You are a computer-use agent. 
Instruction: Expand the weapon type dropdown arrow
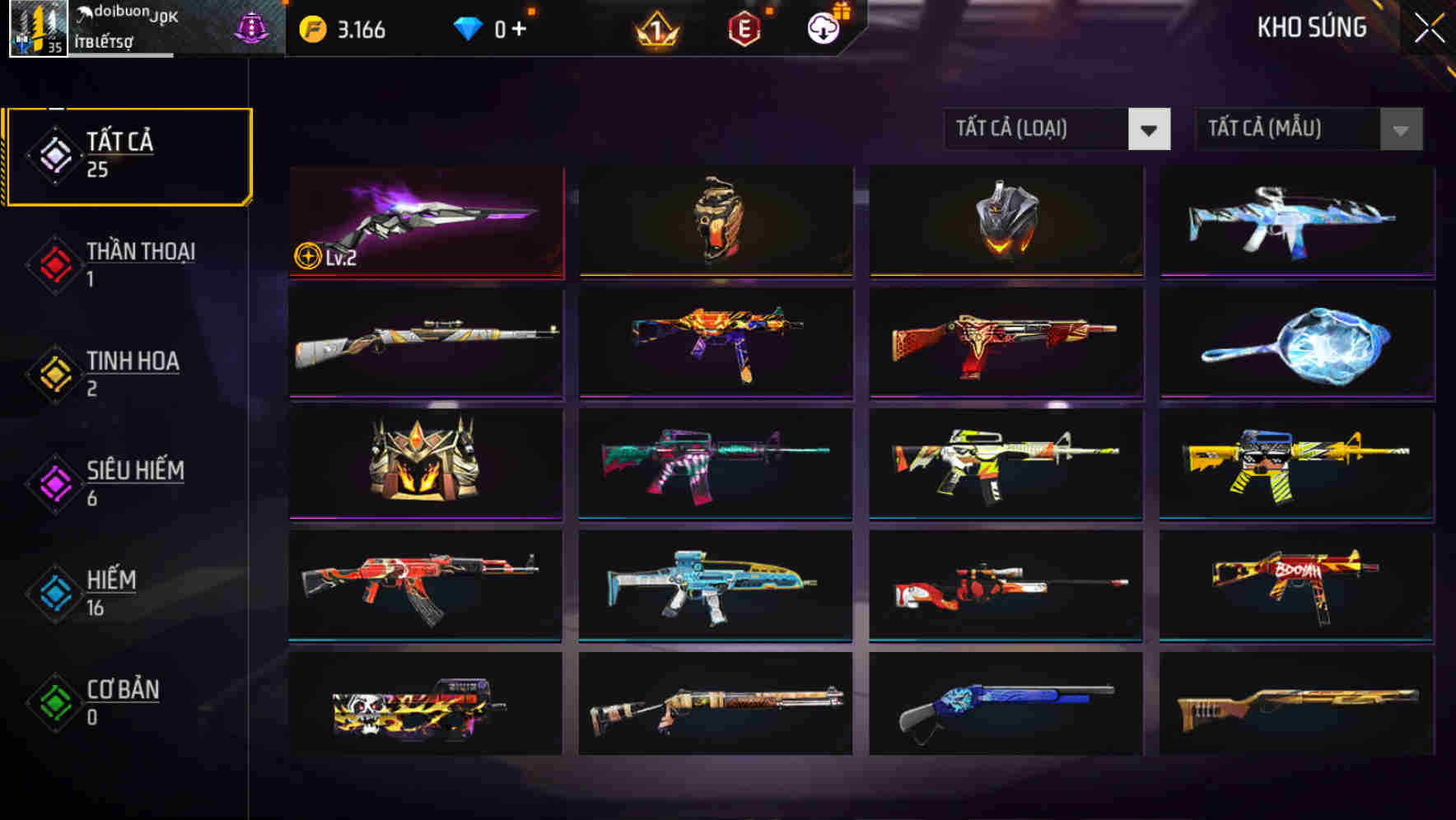tap(1150, 129)
